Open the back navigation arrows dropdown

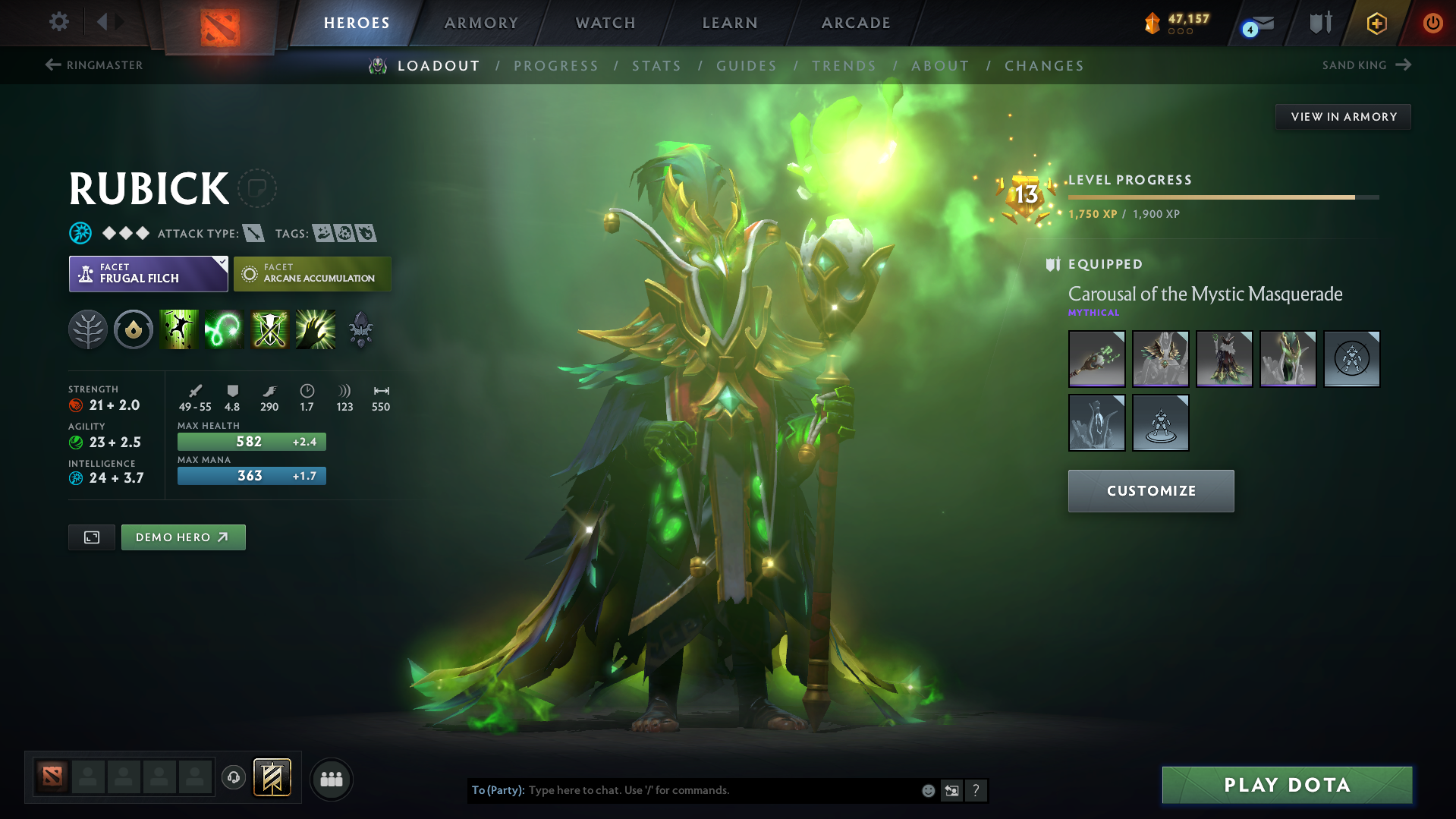pyautogui.click(x=108, y=22)
